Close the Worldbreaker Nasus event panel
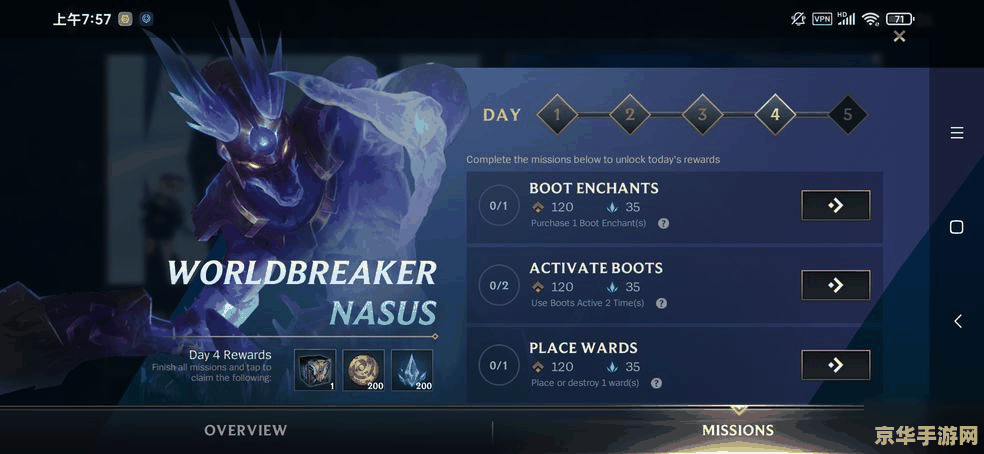Screen dimensions: 984x454 tap(899, 37)
